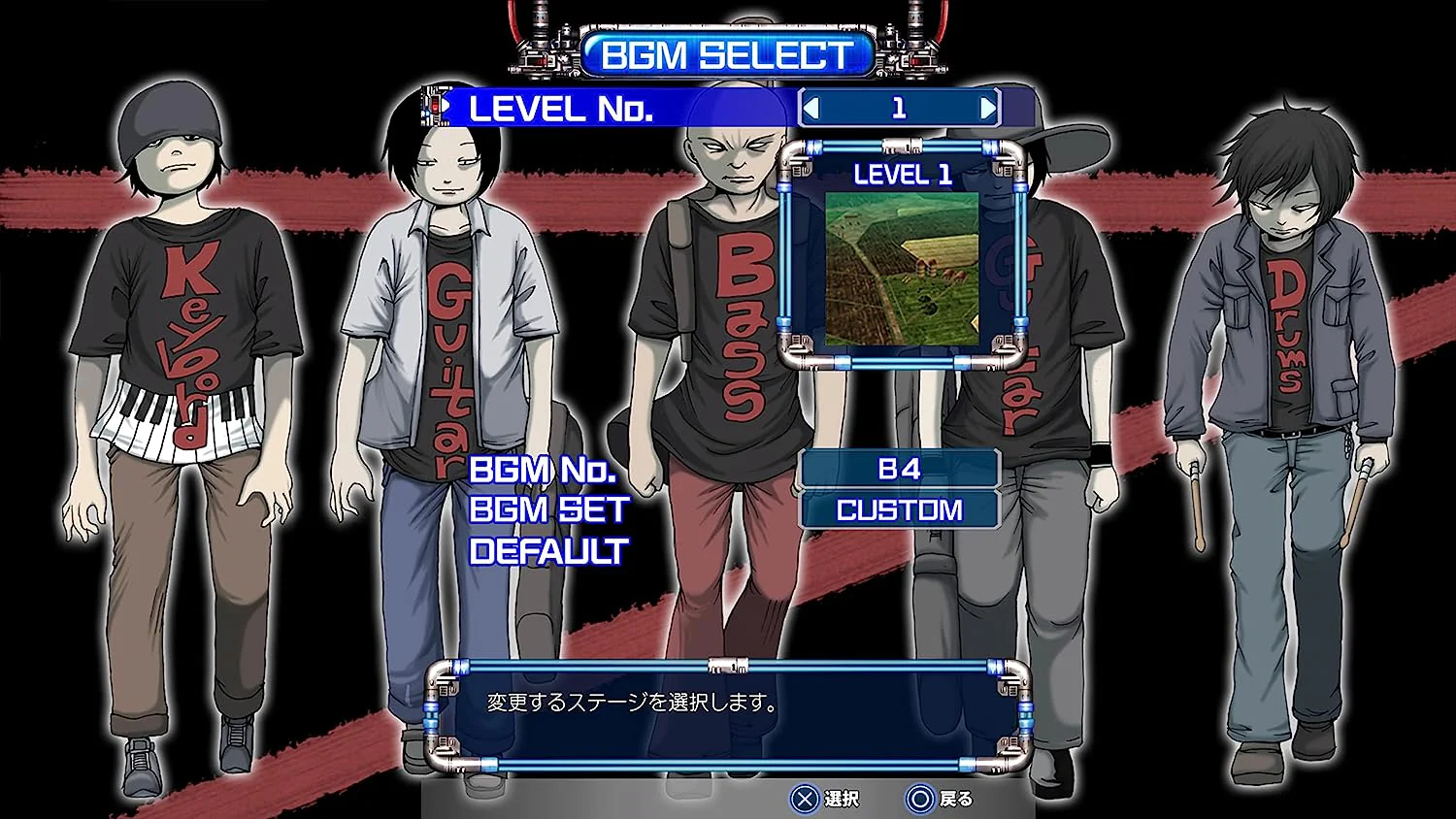Click the right arrow of Level No. selector
Image resolution: width=1456 pixels, height=819 pixels.
coord(987,109)
